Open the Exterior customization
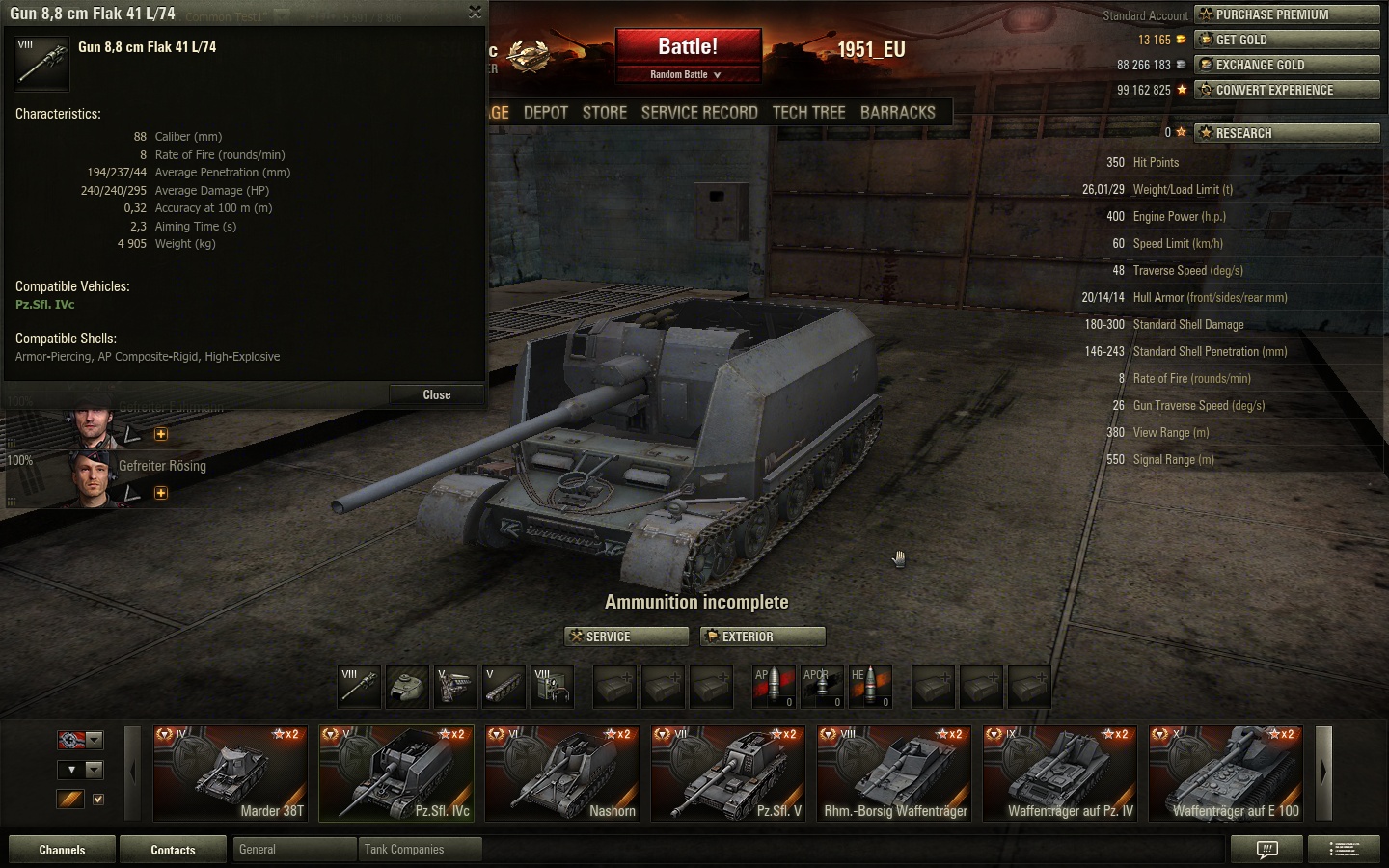The image size is (1389, 868). [763, 637]
